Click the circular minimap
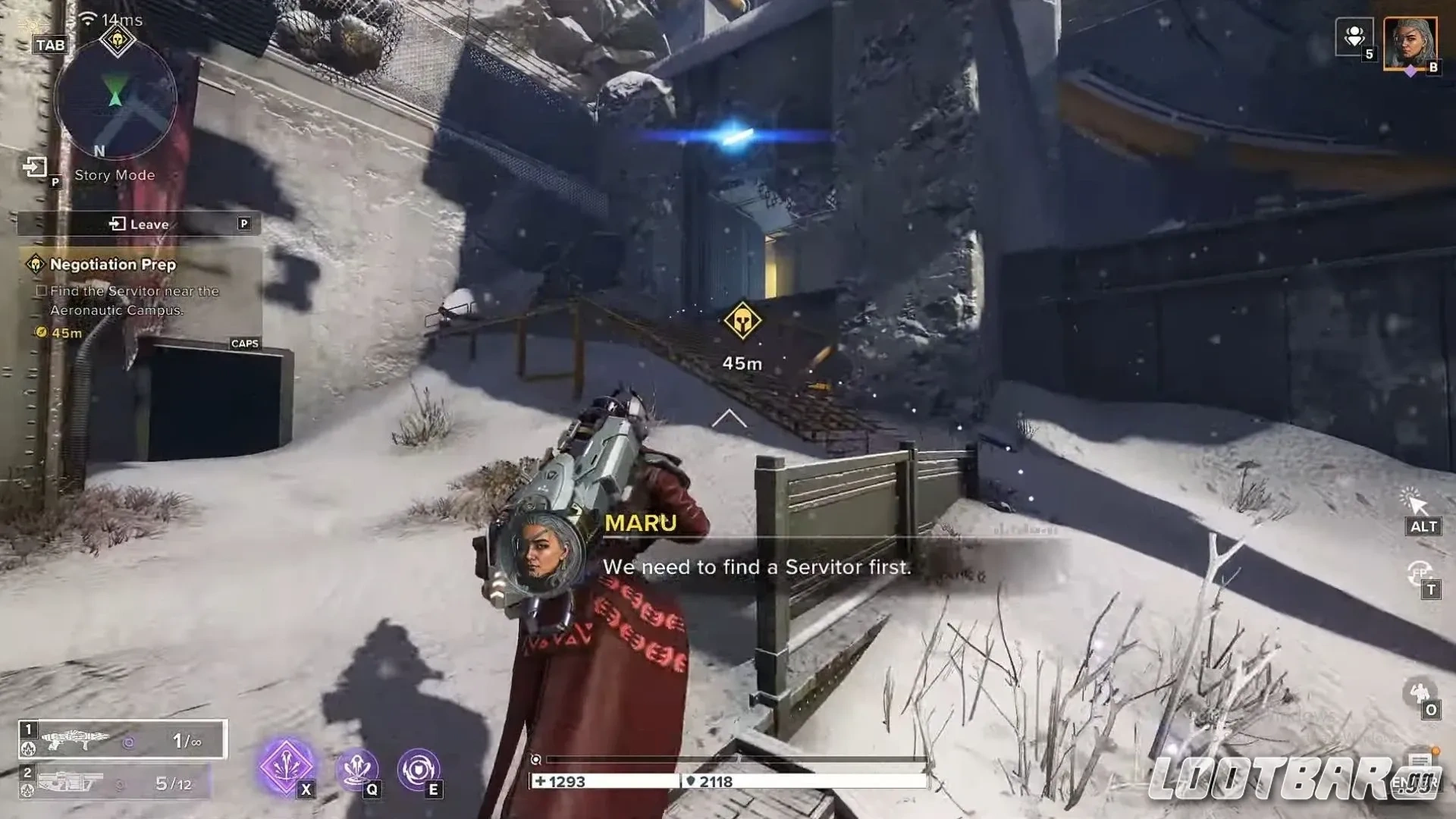Viewport: 1456px width, 819px height. point(115,99)
